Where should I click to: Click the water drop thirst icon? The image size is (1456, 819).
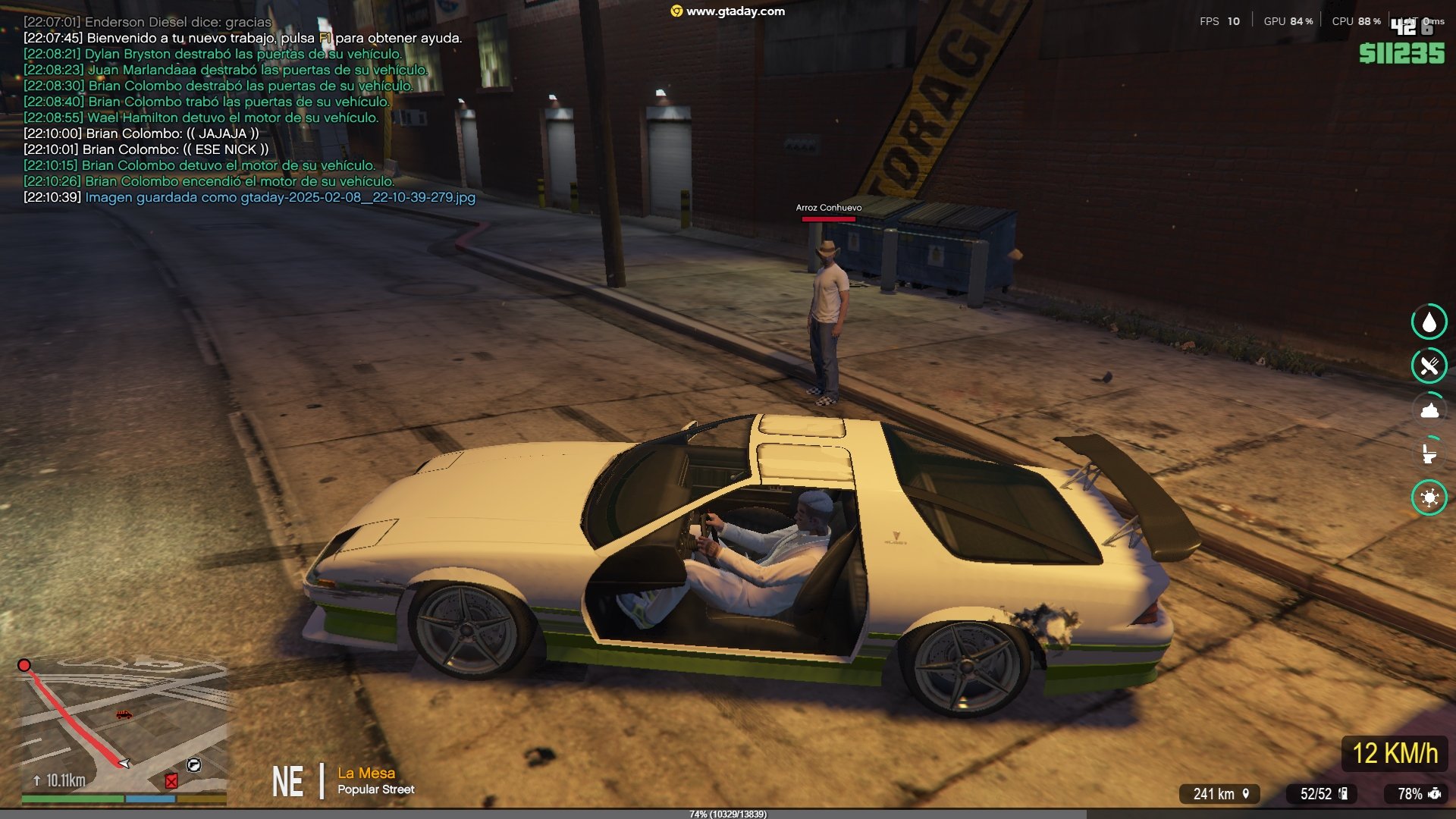[1429, 322]
